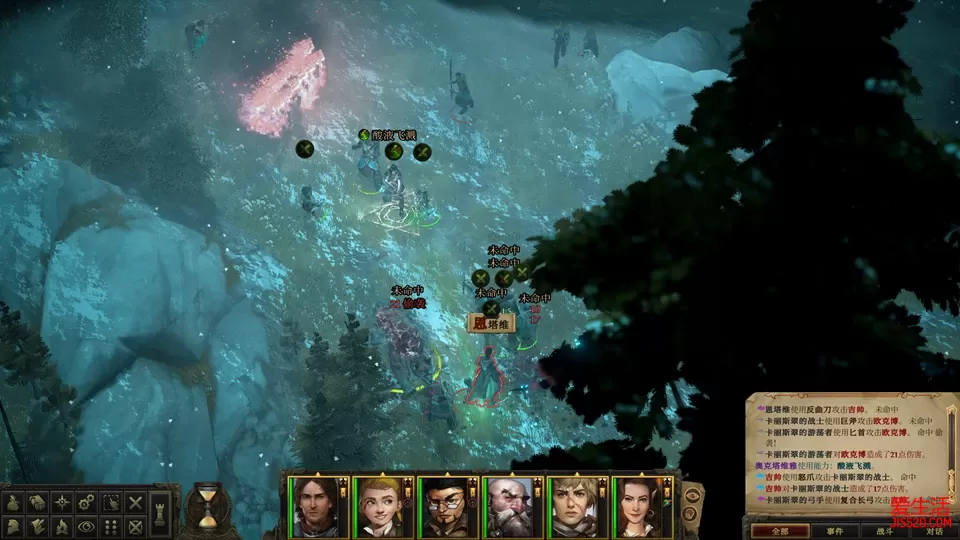The image size is (960, 540).
Task: Click the campfire rest button
Action: click(63, 524)
